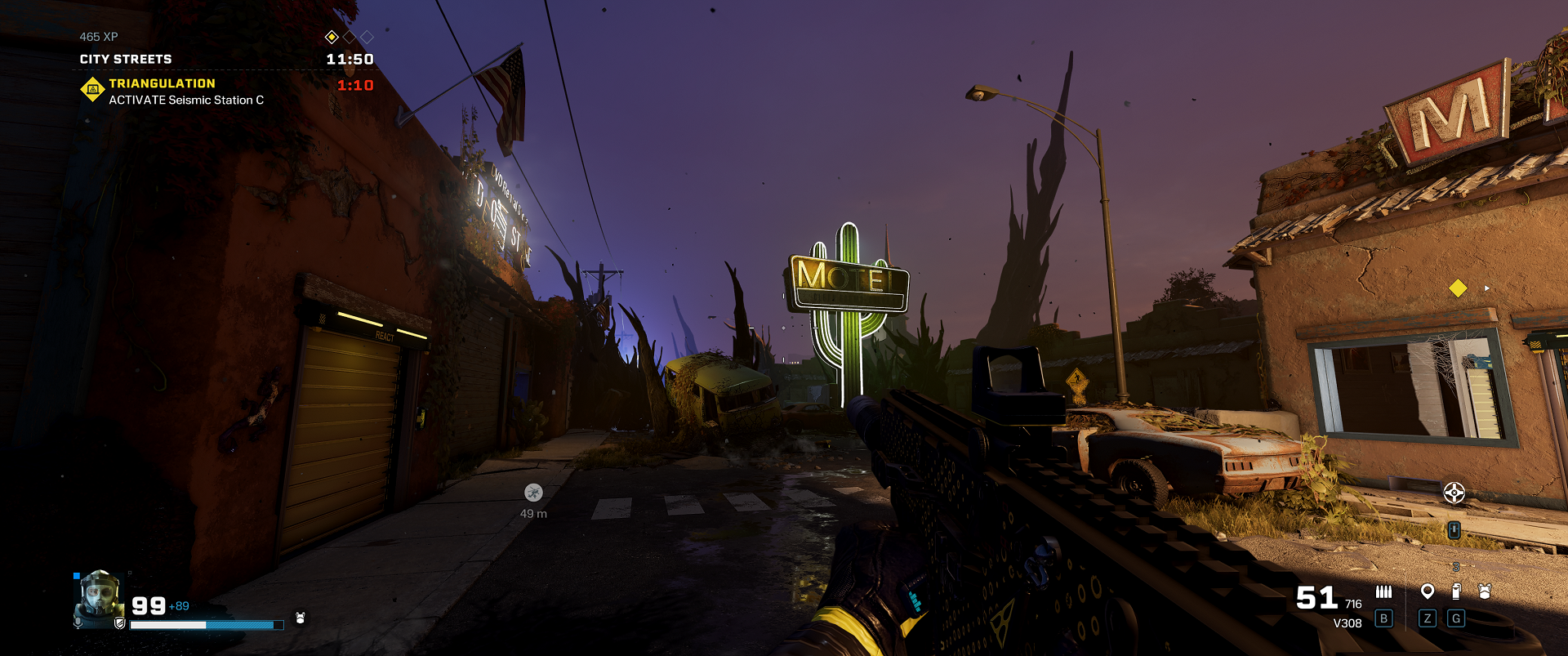This screenshot has height=656, width=1568.
Task: Select the blue mouse-shaped gadget icon
Action: tap(1454, 530)
